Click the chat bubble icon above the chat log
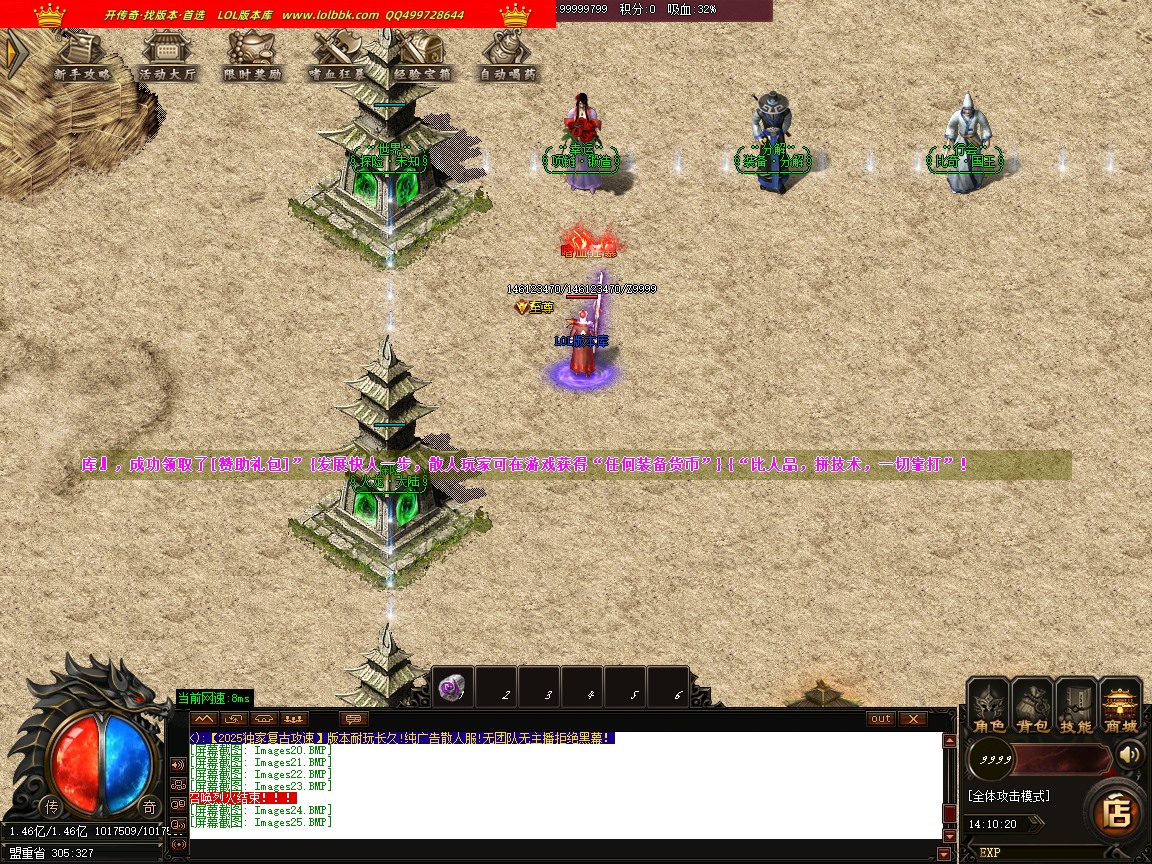 coord(354,719)
